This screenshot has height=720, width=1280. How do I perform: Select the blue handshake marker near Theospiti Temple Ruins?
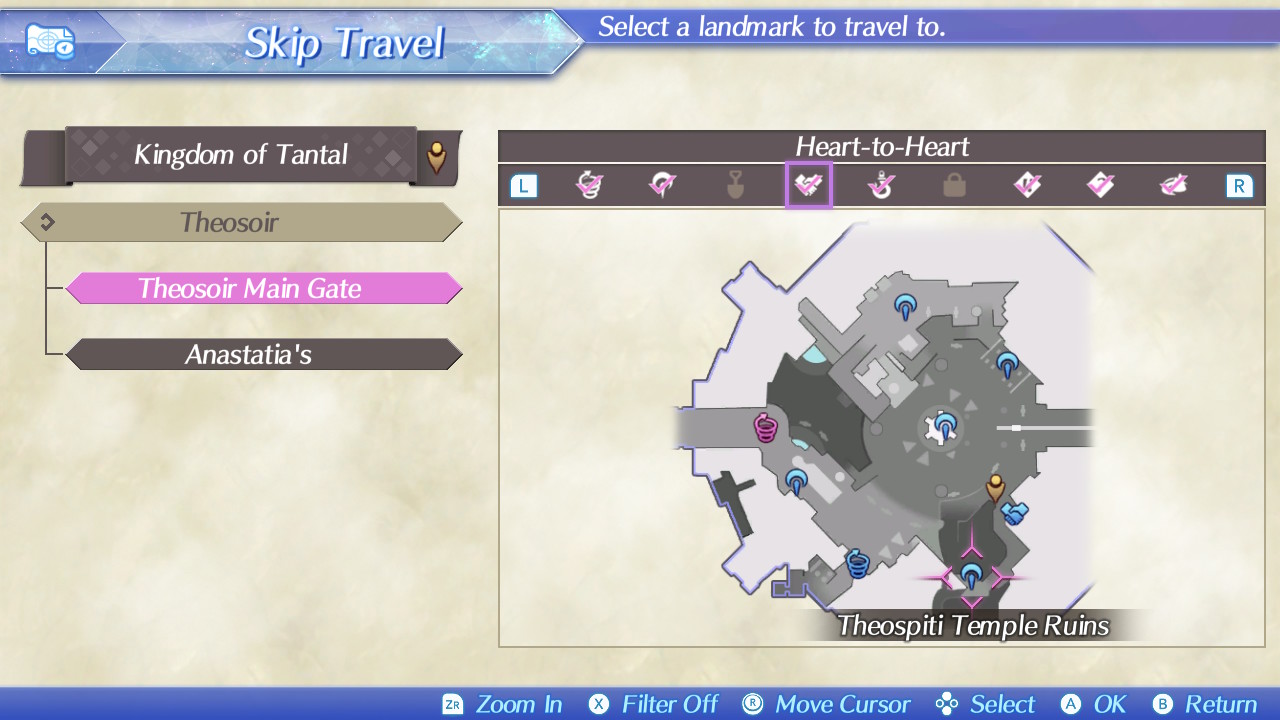click(1013, 511)
